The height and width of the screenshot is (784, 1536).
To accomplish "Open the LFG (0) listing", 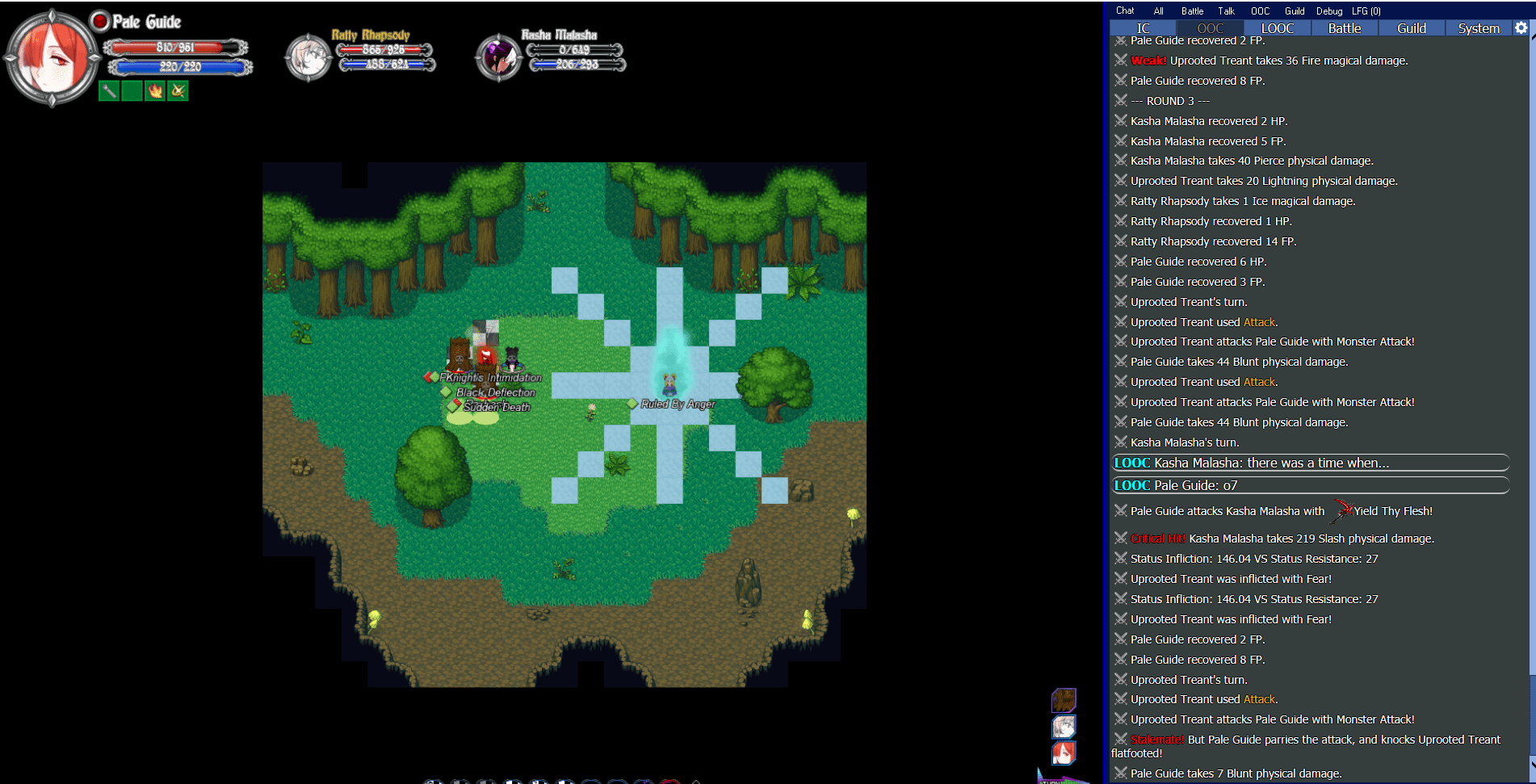I will [1366, 11].
